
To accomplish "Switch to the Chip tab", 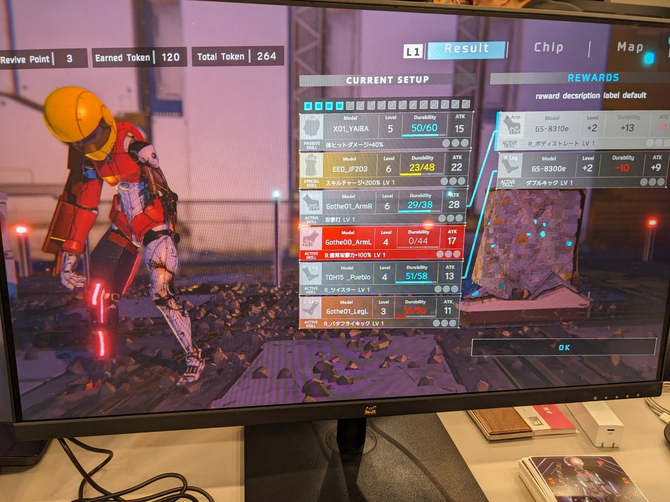I will (549, 47).
